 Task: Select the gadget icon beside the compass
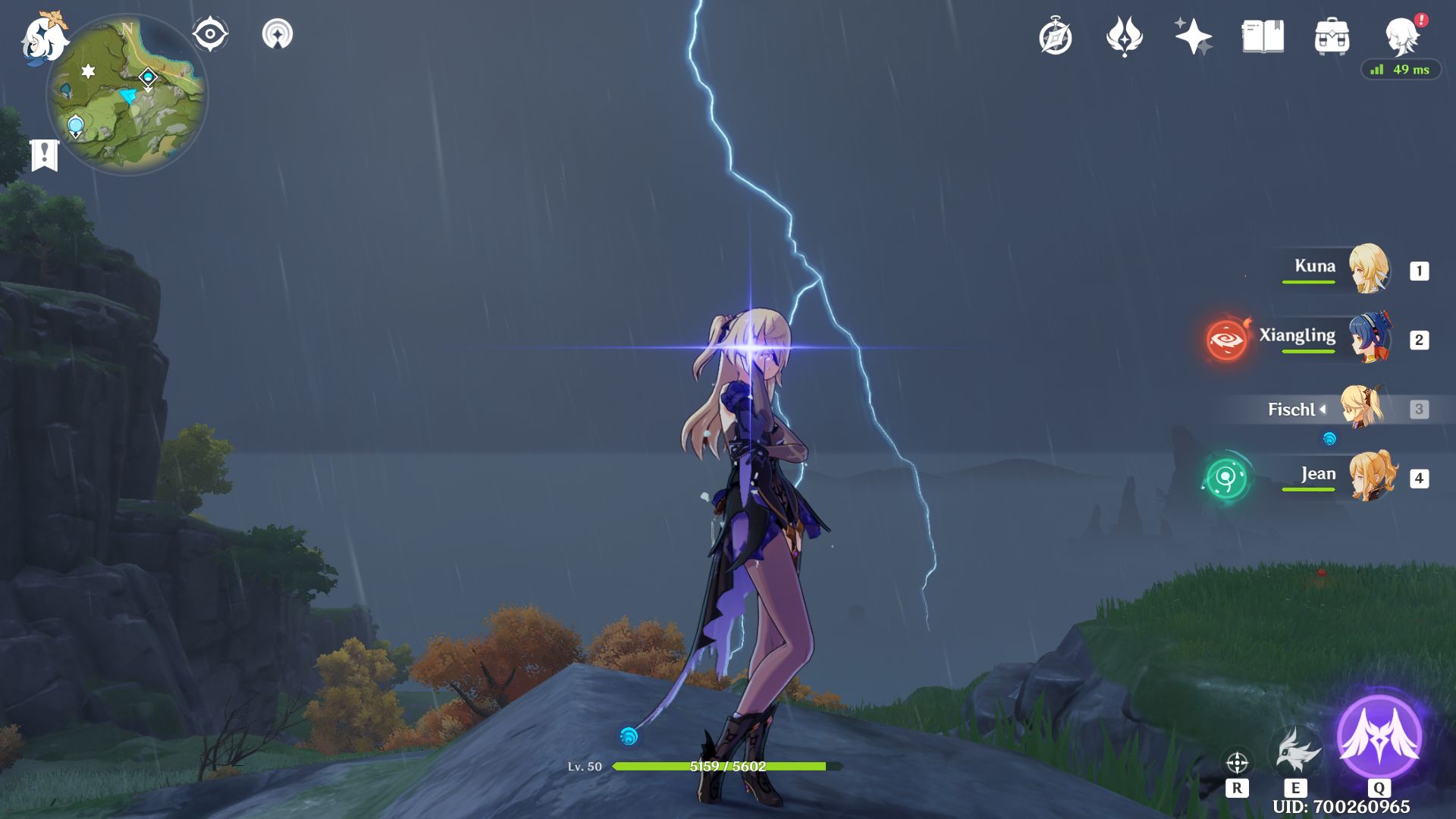tap(278, 32)
